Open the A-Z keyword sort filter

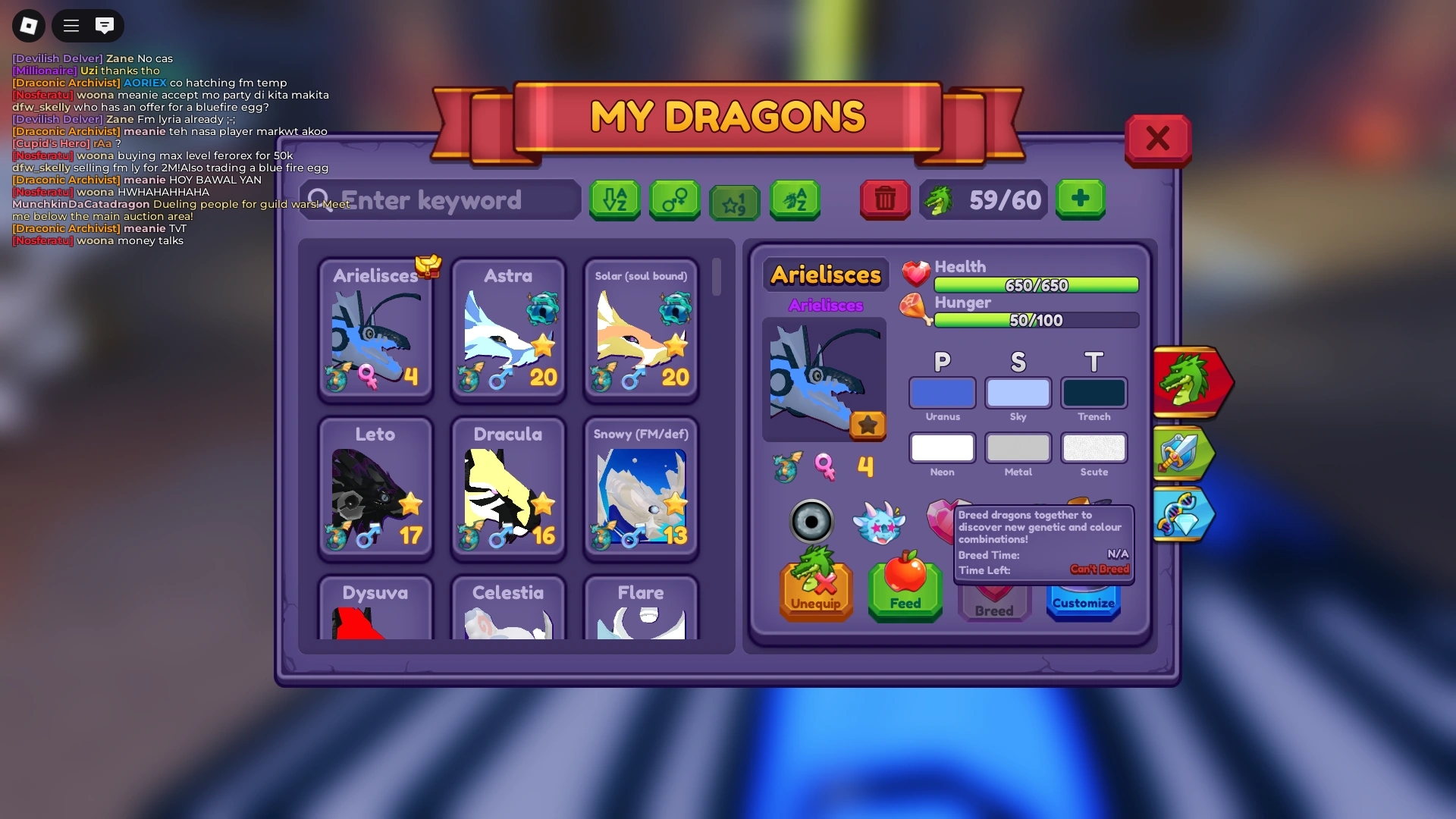coord(614,200)
